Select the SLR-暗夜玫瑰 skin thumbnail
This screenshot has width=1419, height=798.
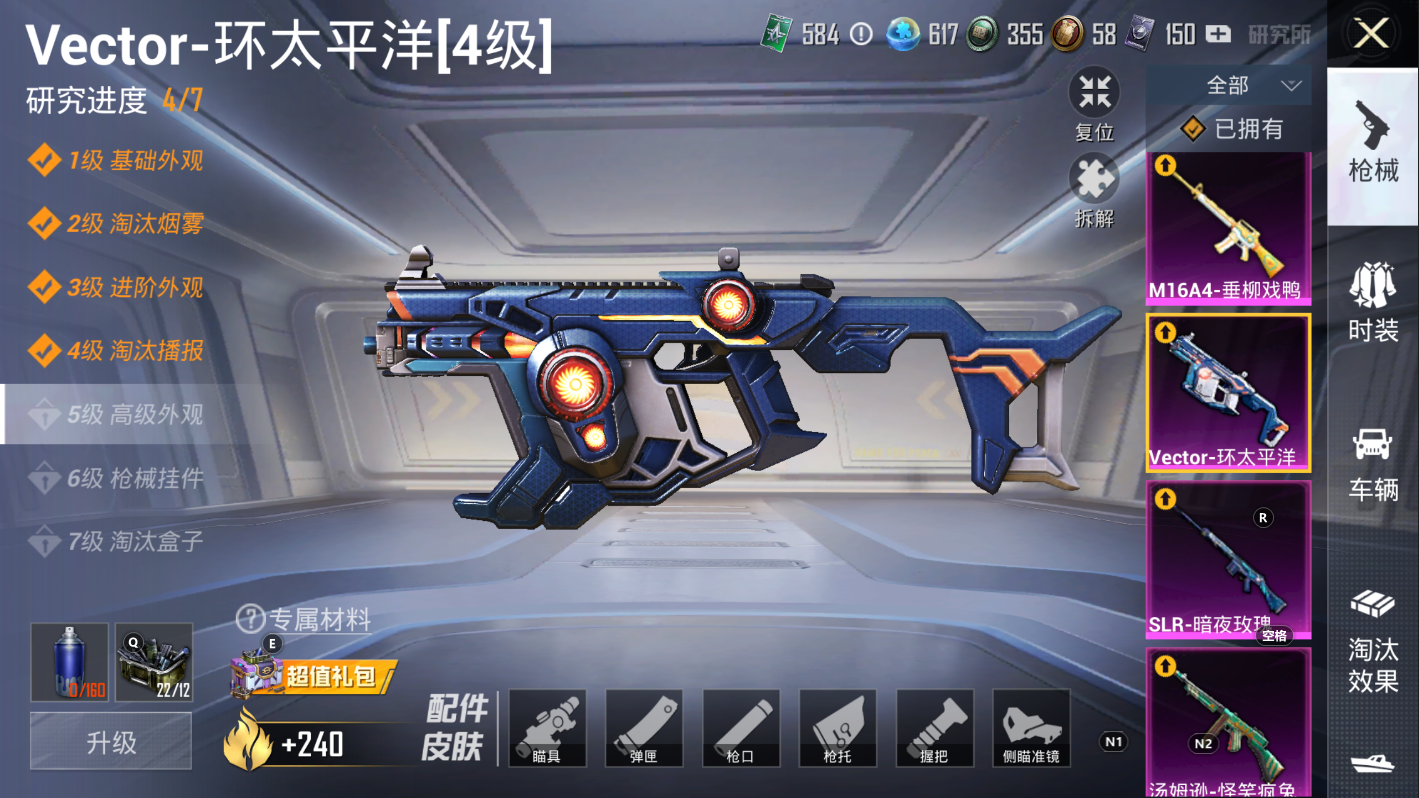(1227, 558)
